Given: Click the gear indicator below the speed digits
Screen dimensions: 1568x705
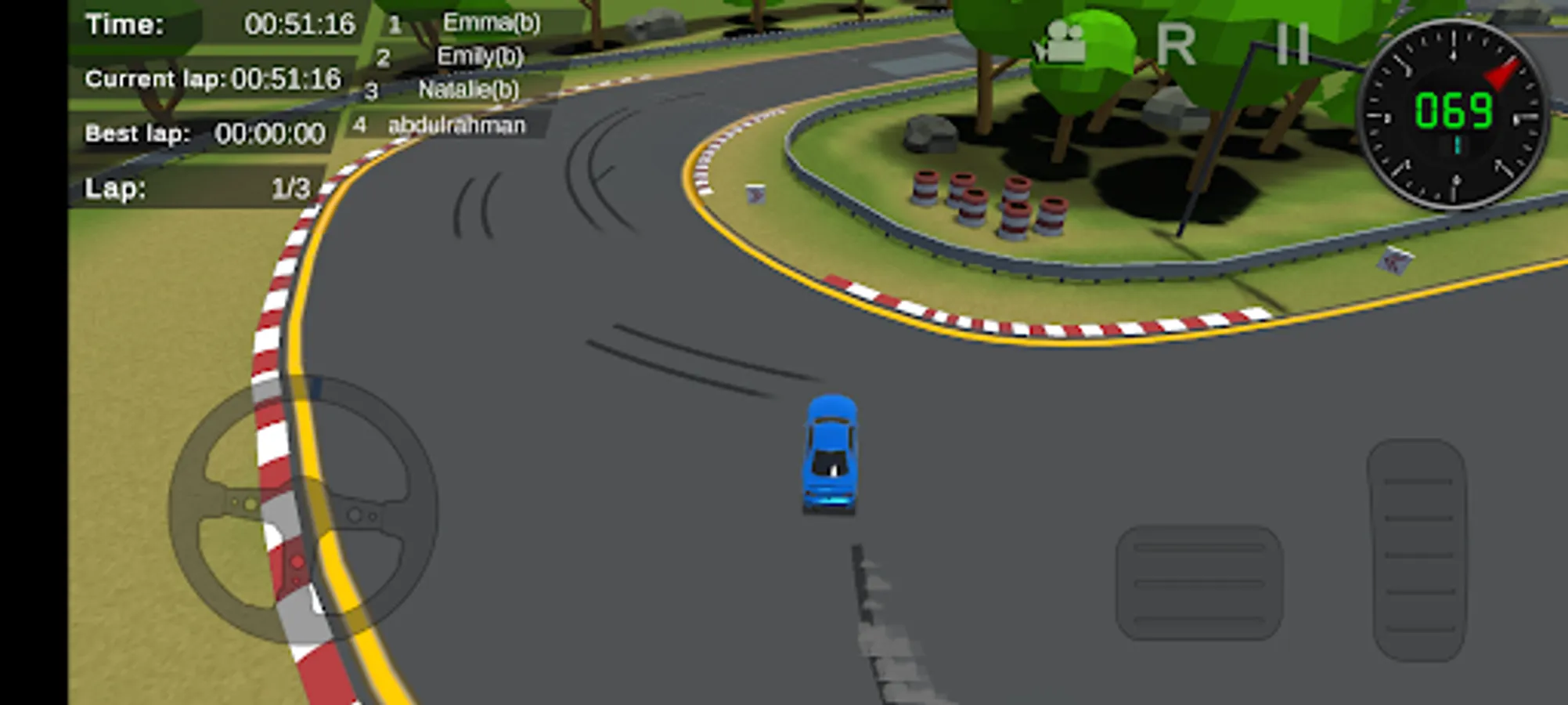Looking at the screenshot, I should tap(1458, 145).
